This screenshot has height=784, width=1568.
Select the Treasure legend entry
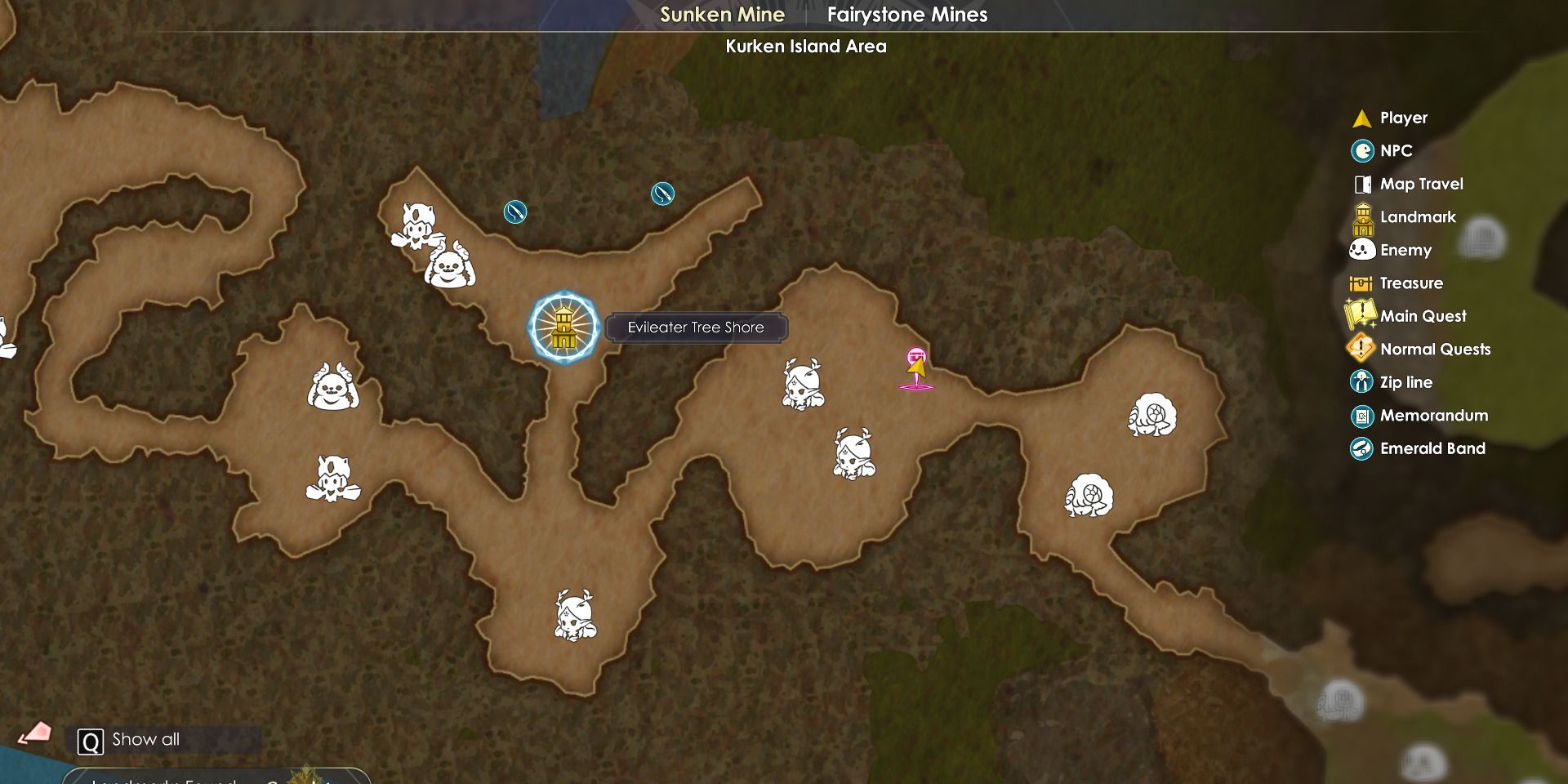(1411, 283)
